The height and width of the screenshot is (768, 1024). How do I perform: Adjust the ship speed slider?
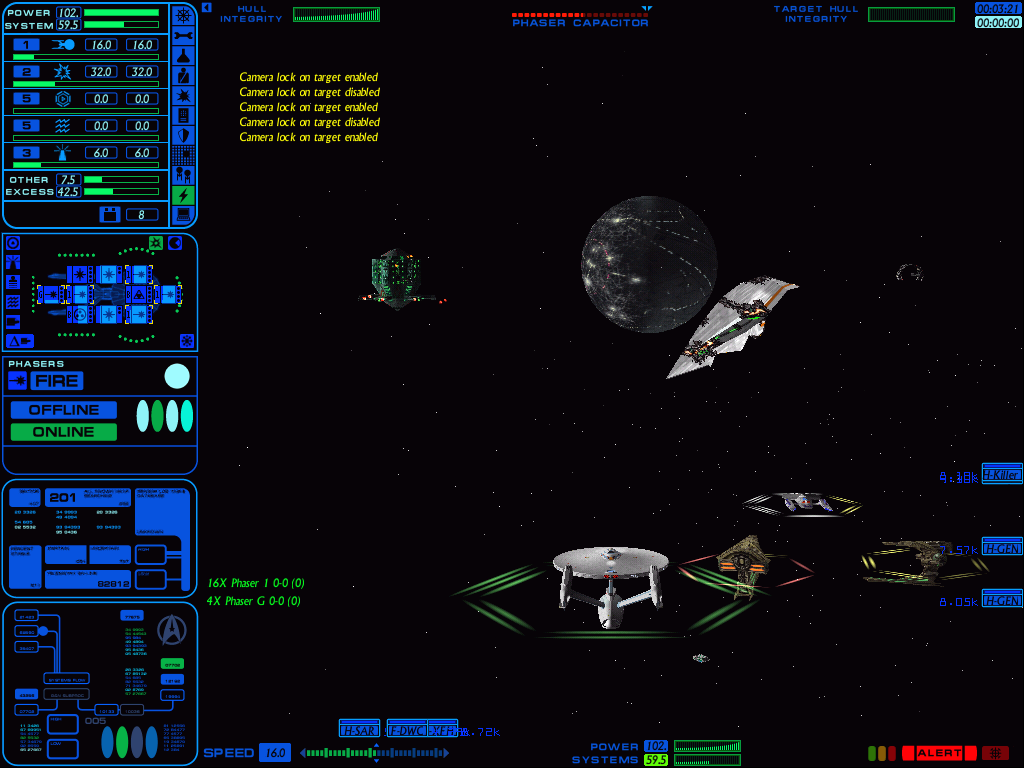[x=376, y=753]
